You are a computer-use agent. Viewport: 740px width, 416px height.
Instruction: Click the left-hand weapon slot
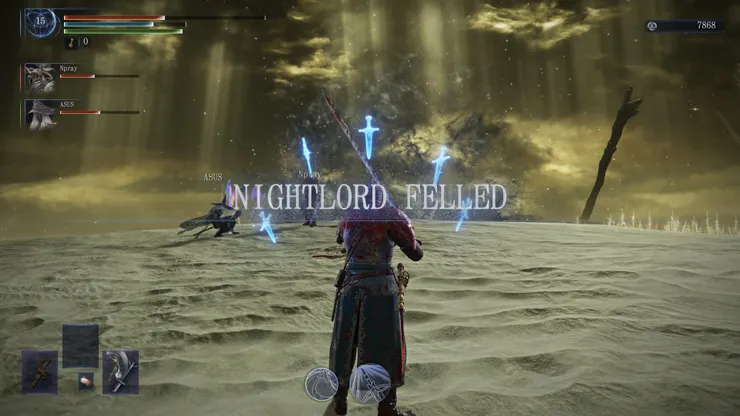[x=40, y=371]
